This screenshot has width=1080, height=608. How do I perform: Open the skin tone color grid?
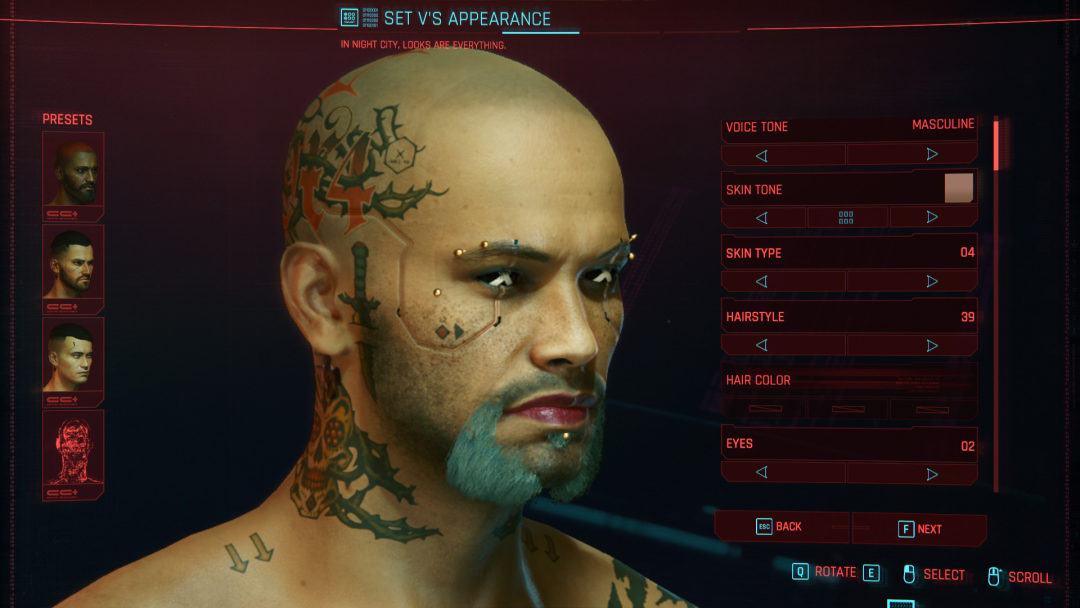[x=846, y=217]
